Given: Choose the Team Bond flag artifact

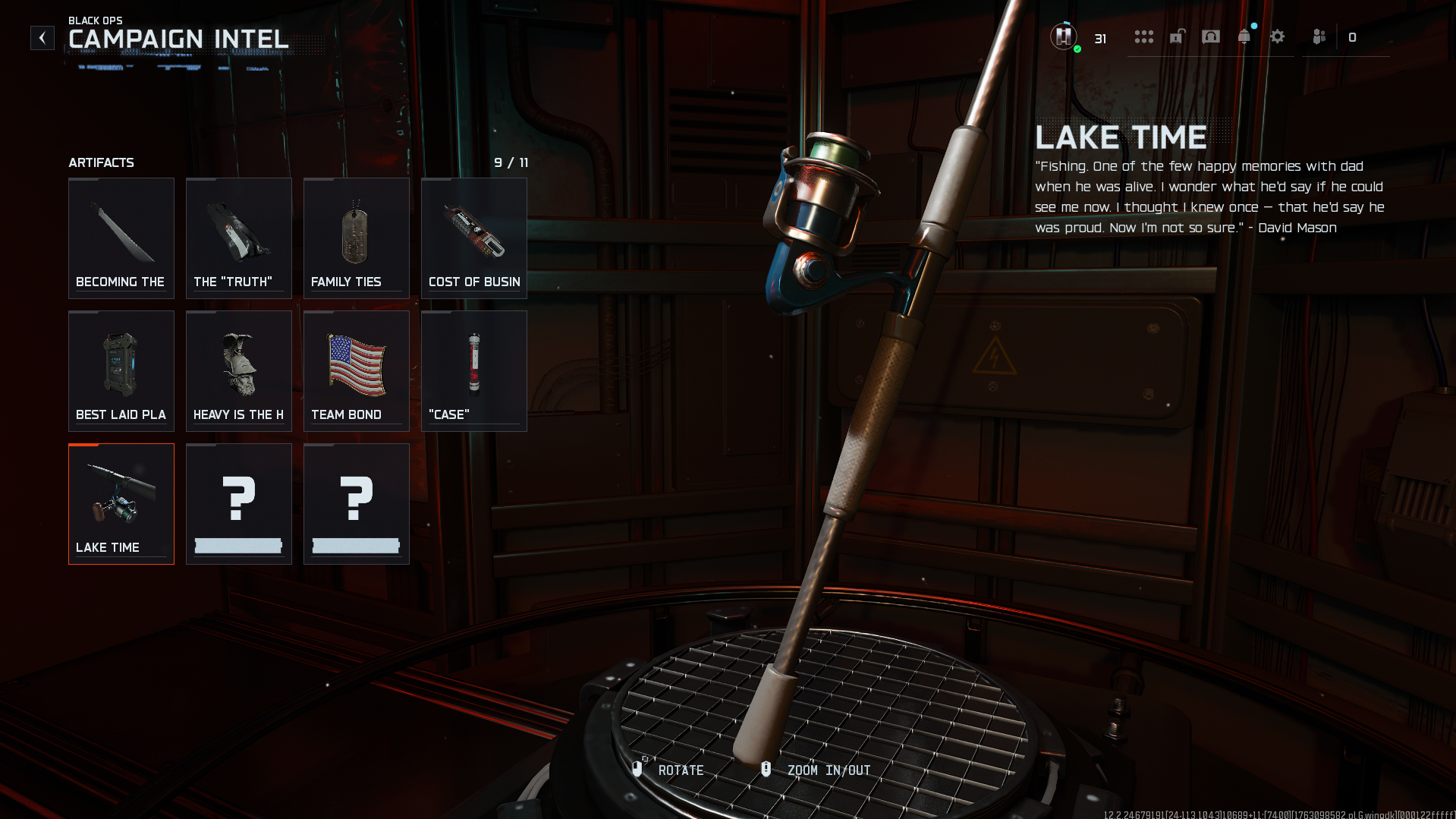Looking at the screenshot, I should (x=357, y=370).
